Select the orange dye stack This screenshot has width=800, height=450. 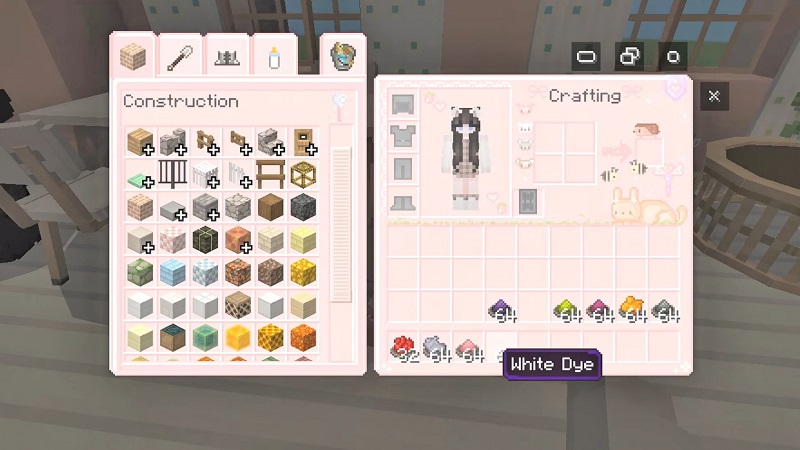[631, 309]
